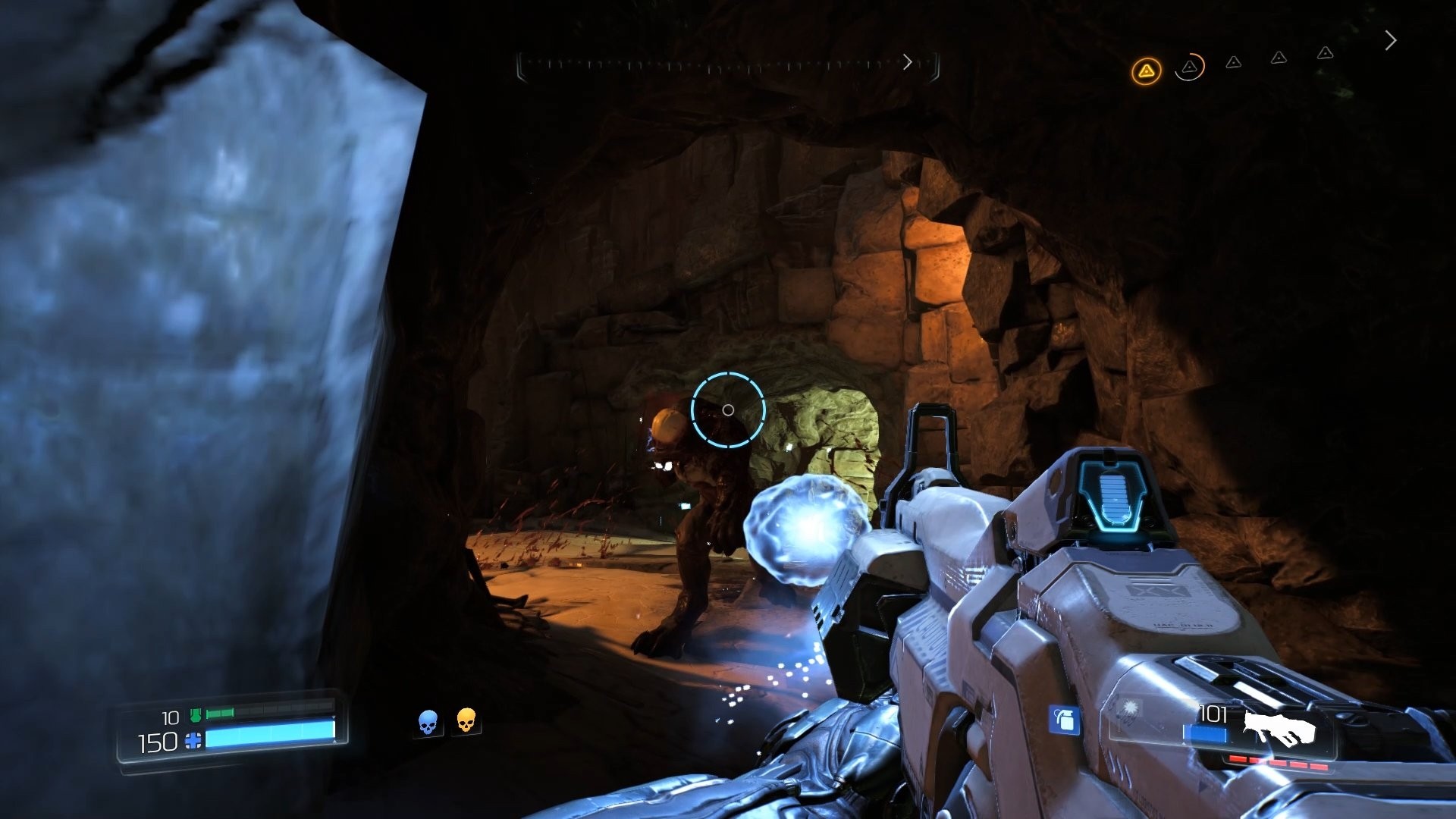Click the circular crosshair reticle
The height and width of the screenshot is (819, 1456).
click(730, 409)
